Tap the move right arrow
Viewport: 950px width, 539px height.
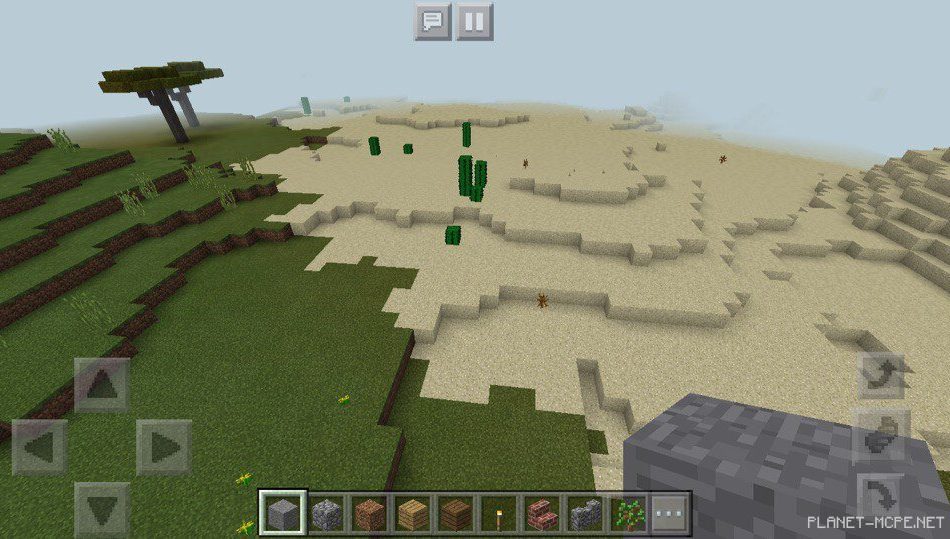163,447
